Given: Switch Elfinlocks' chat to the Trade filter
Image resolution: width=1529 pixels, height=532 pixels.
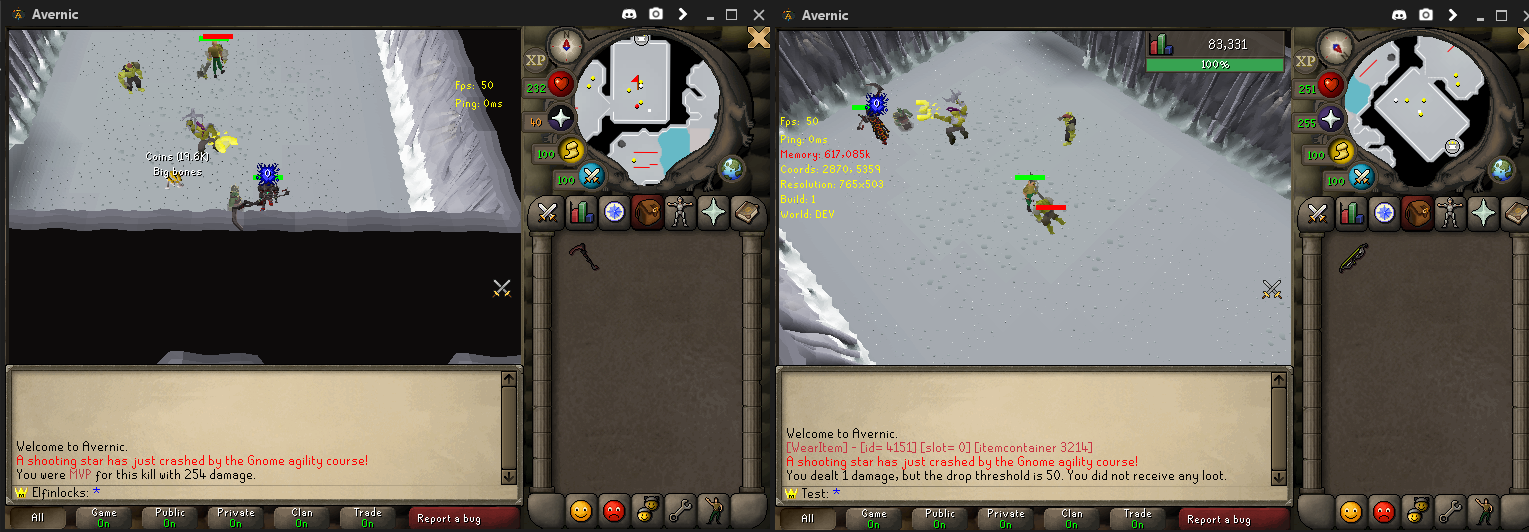Looking at the screenshot, I should pyautogui.click(x=368, y=518).
